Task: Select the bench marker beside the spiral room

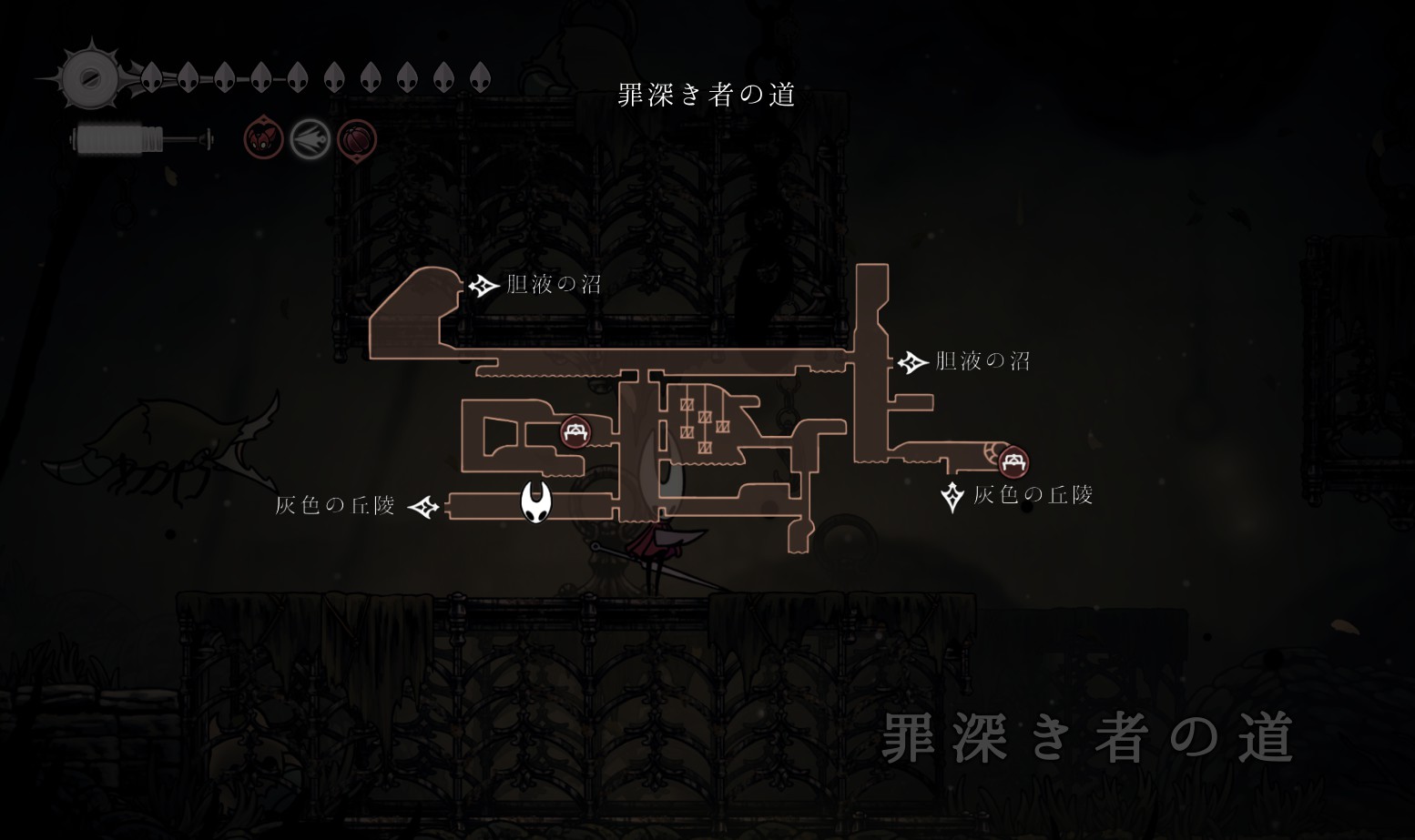Action: click(1013, 461)
